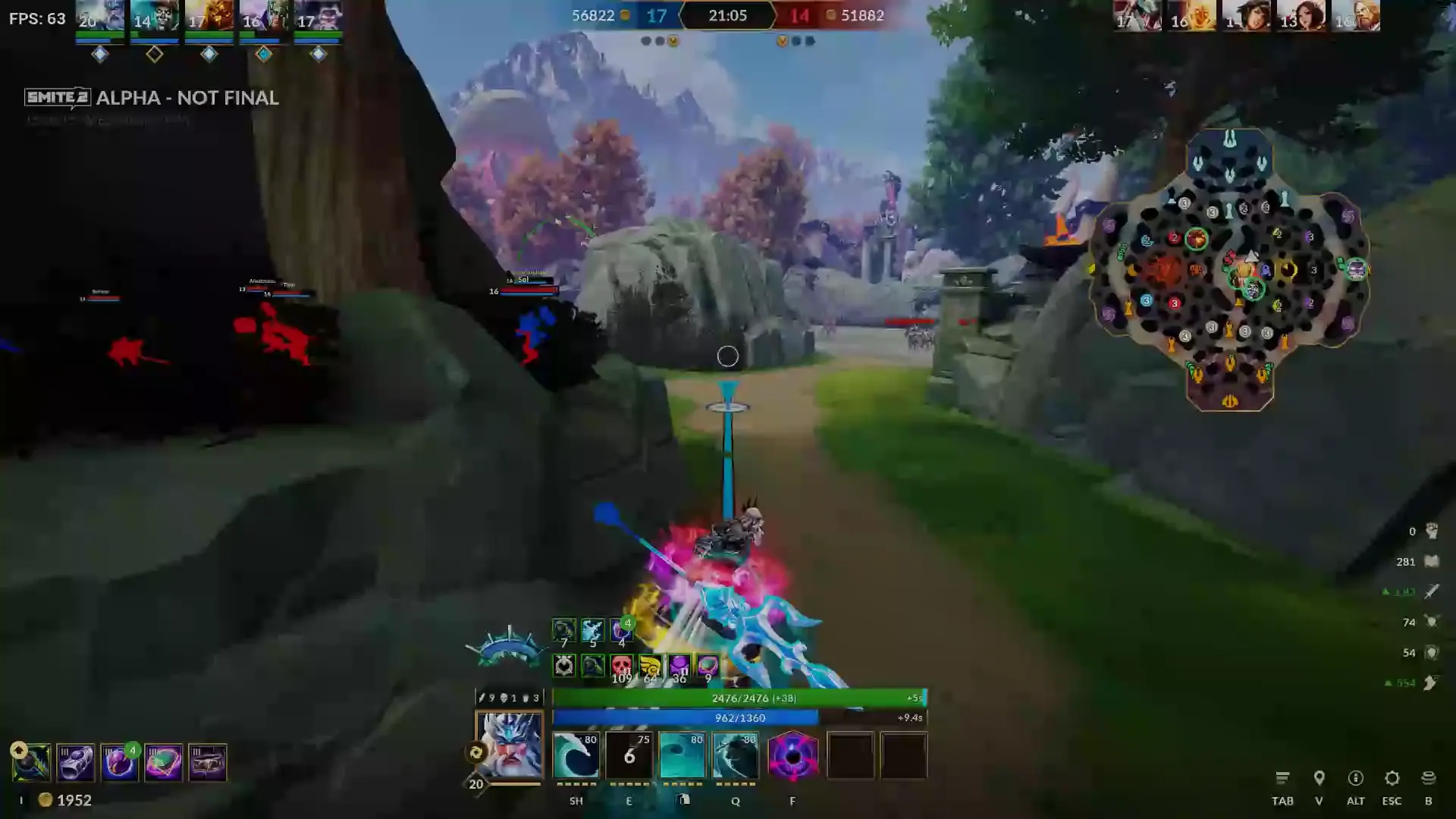Viewport: 1456px width, 819px height.
Task: Click the E ability on cooldown
Action: click(629, 755)
